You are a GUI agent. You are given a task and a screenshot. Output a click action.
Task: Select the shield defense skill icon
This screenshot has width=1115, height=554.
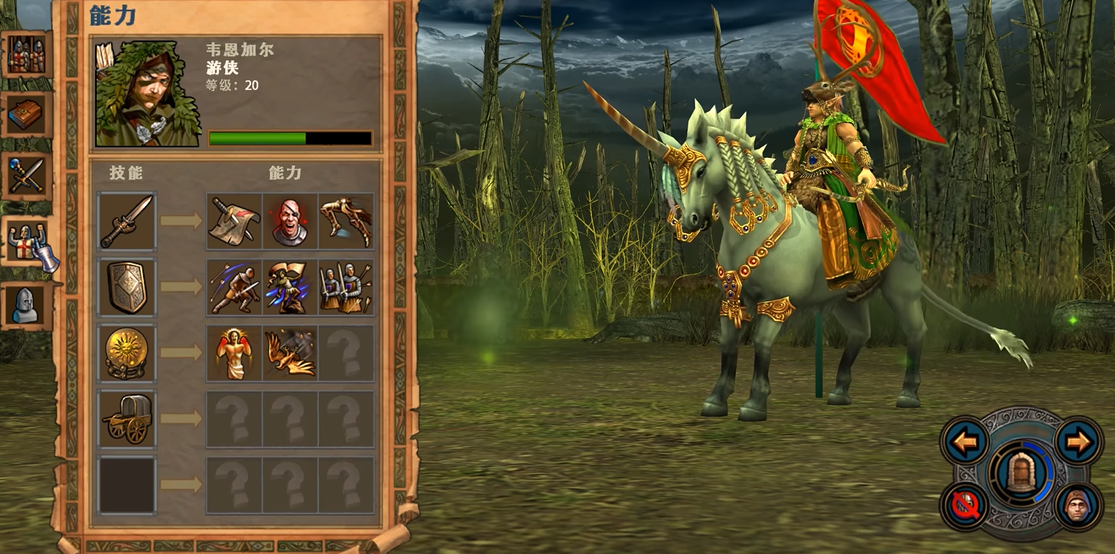127,287
